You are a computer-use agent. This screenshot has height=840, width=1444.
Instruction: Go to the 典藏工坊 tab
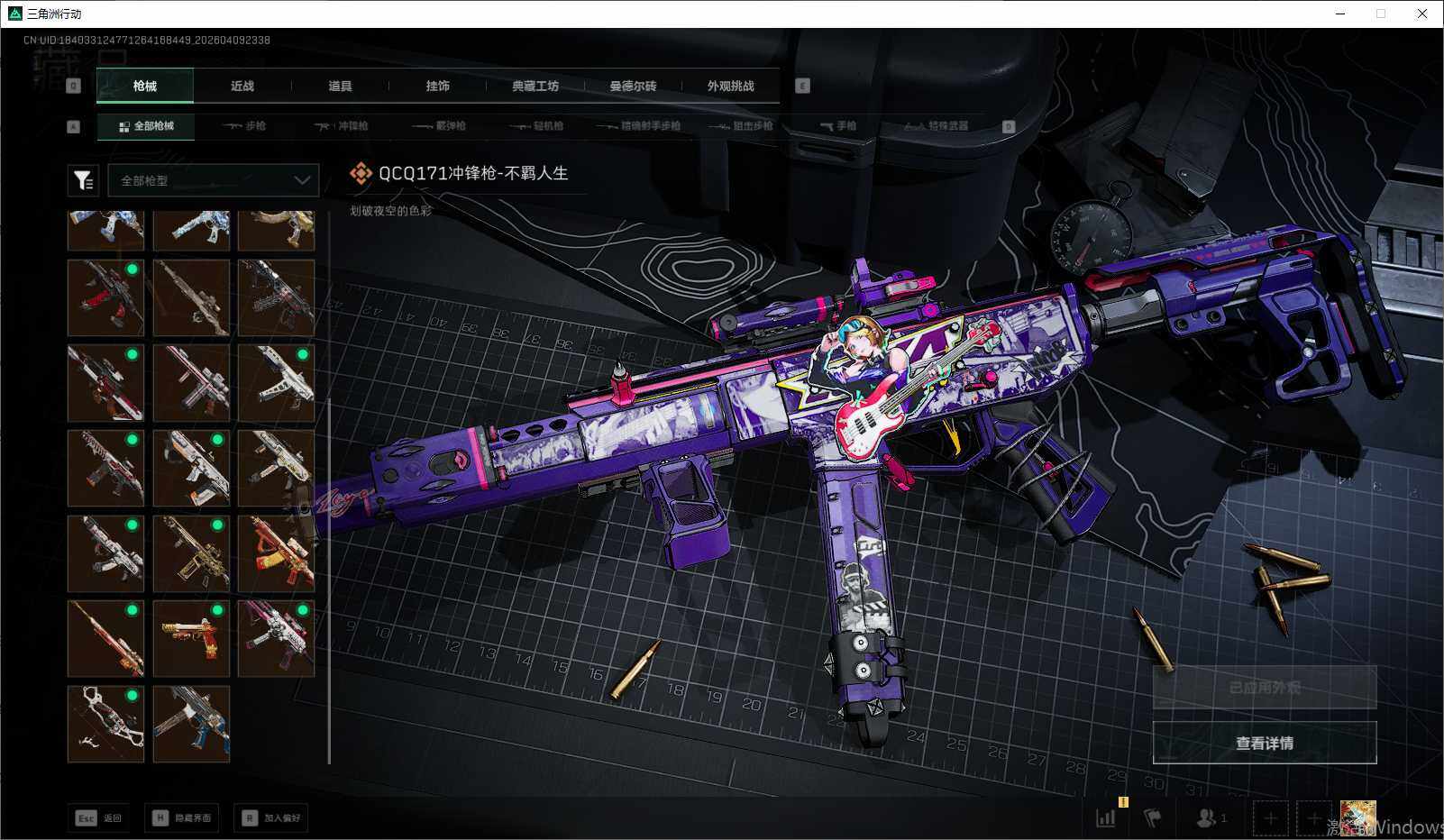click(x=535, y=87)
